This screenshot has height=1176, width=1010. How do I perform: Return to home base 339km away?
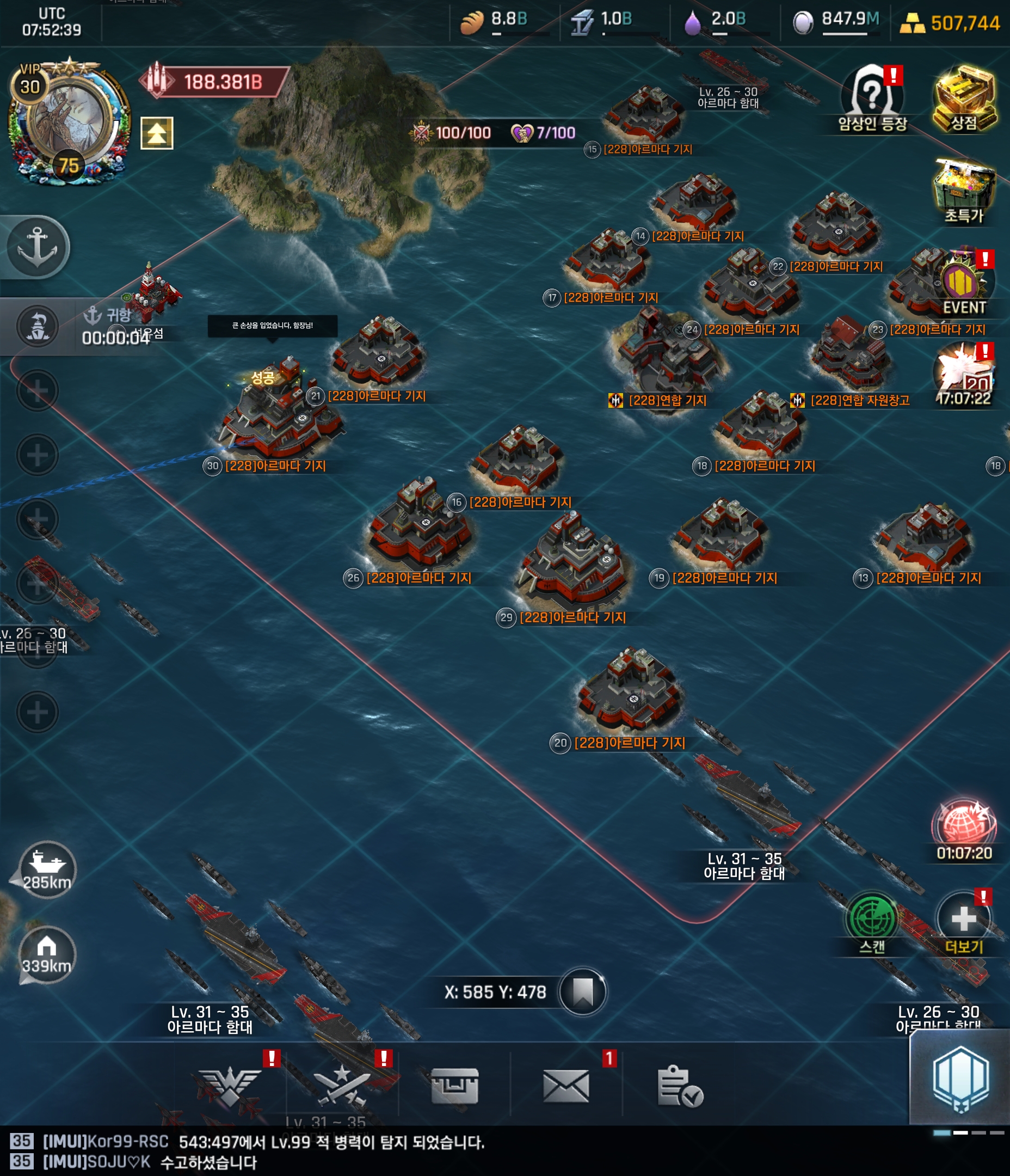tap(47, 954)
